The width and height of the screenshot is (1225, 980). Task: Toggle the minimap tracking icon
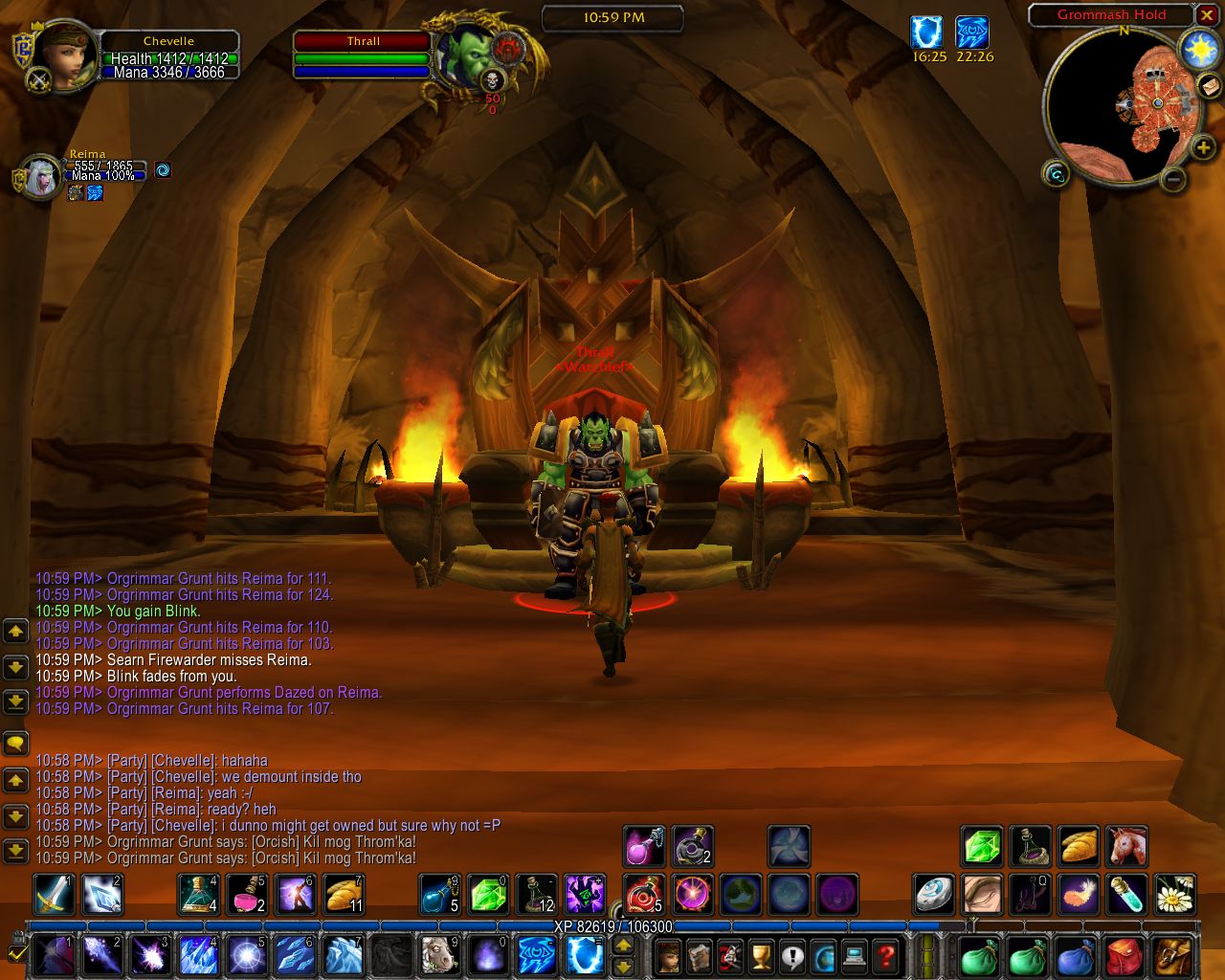1057,175
